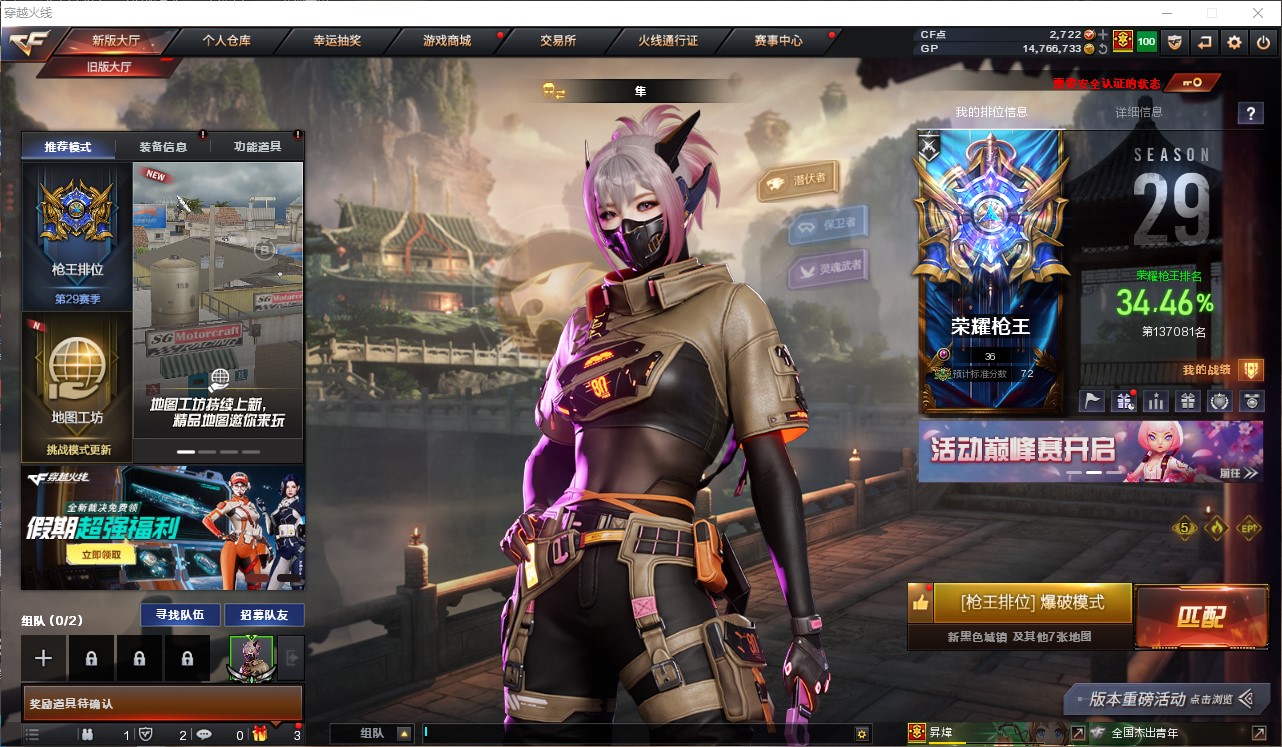Switch to 旧版大厅 old lobby
This screenshot has width=1282, height=747.
pyautogui.click(x=109, y=67)
